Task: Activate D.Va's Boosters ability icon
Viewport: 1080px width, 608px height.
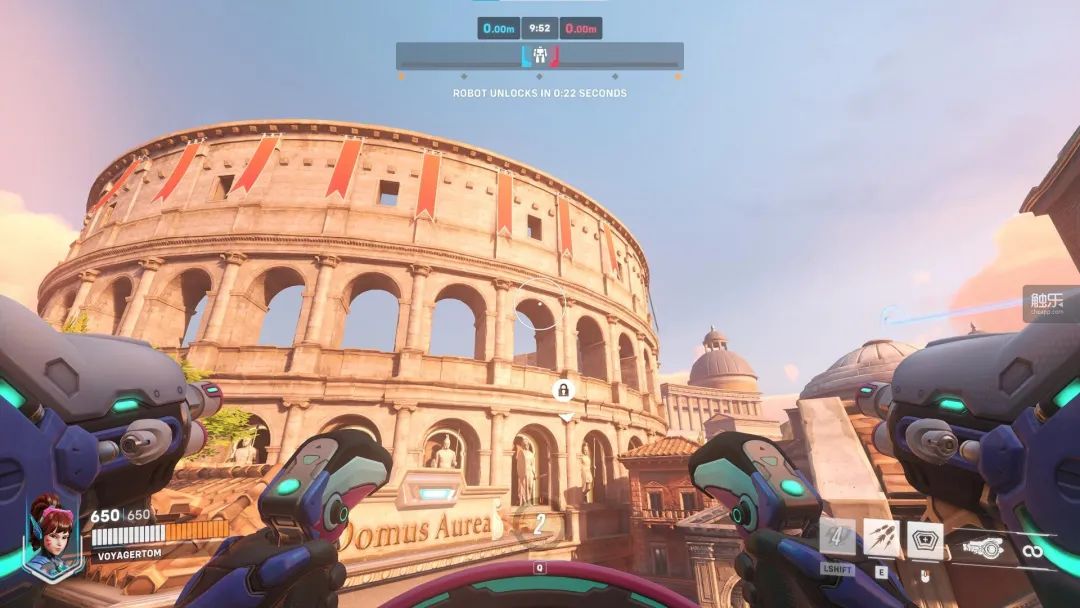Action: point(837,537)
